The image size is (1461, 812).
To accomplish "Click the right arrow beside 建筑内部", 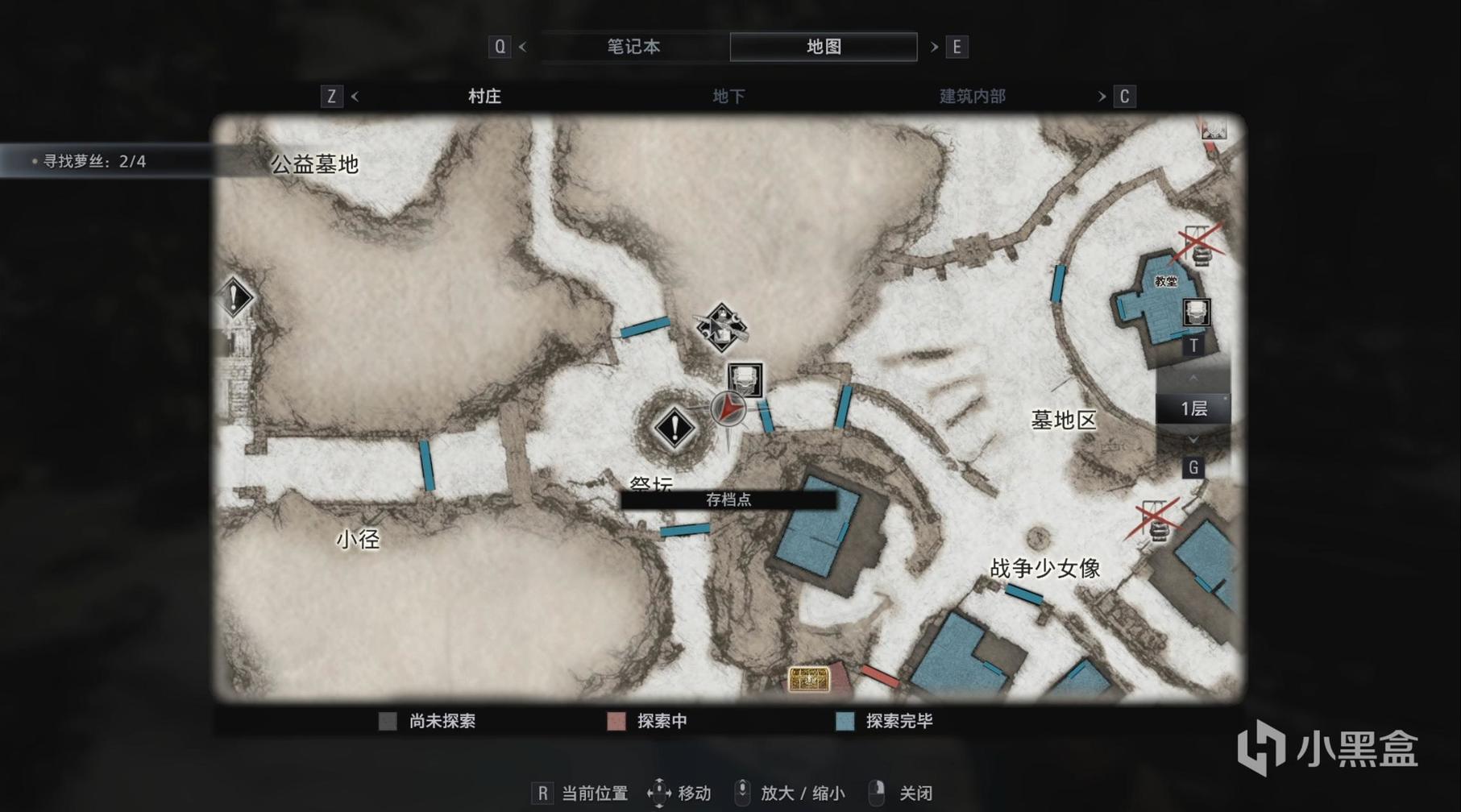I will coord(1102,97).
